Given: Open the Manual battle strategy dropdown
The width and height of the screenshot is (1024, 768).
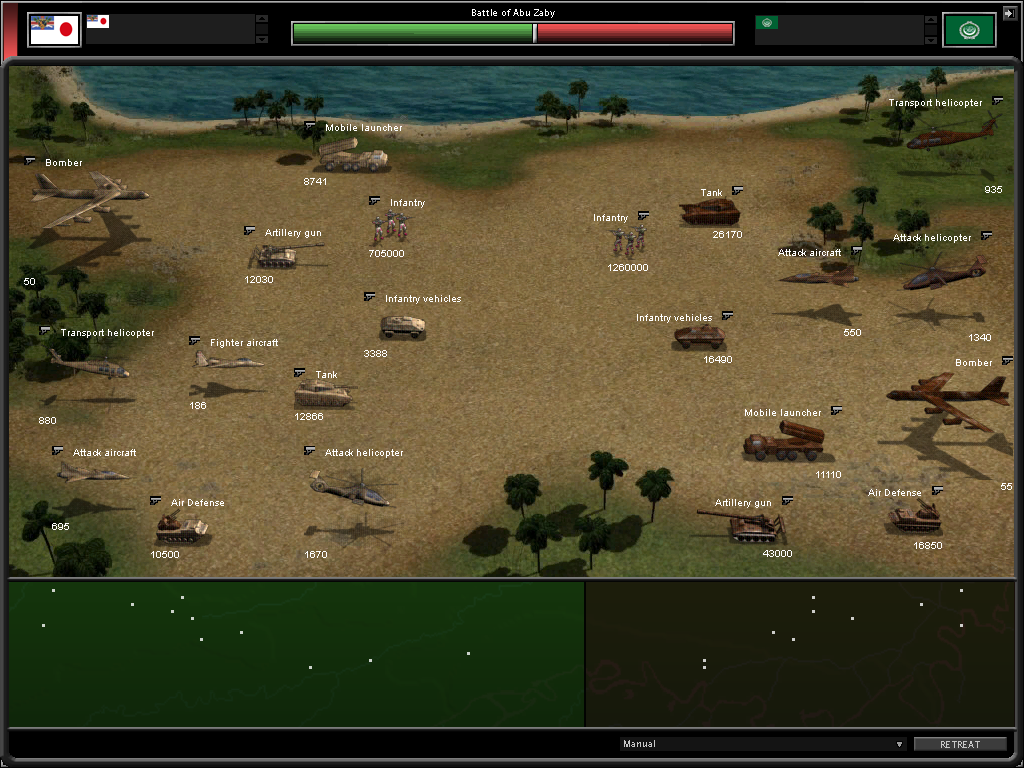Looking at the screenshot, I should tap(763, 744).
